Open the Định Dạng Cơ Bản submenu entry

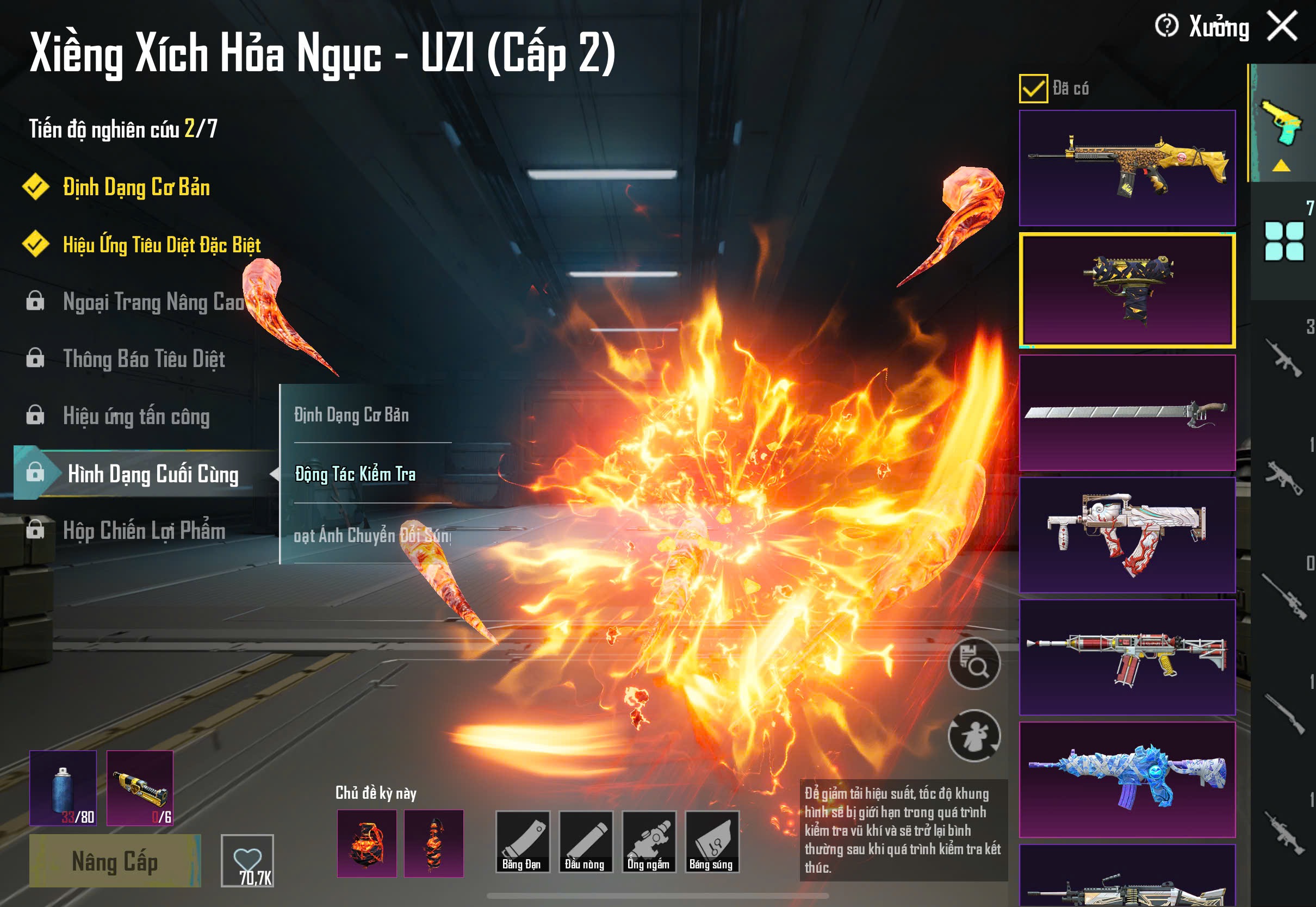coord(351,415)
